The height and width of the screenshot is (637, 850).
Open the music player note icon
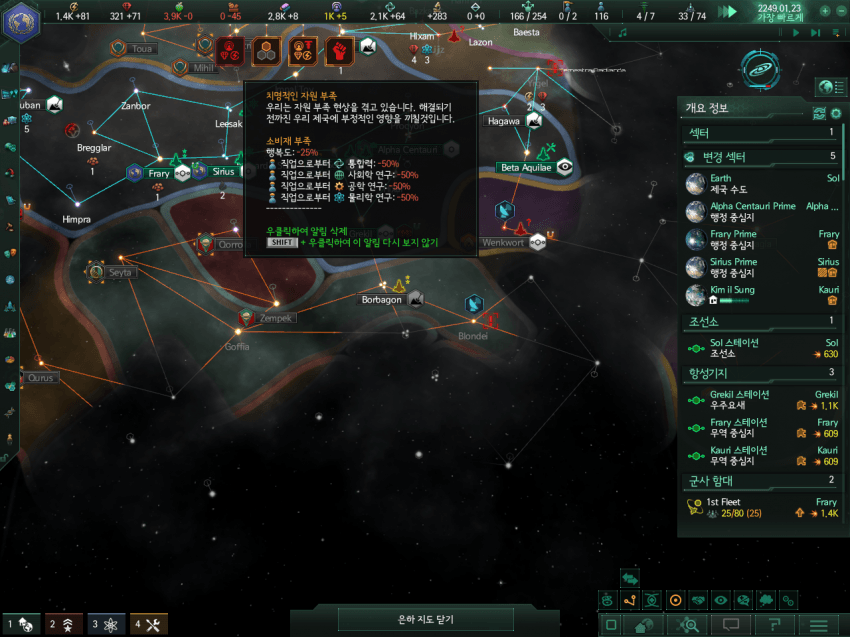pos(623,33)
